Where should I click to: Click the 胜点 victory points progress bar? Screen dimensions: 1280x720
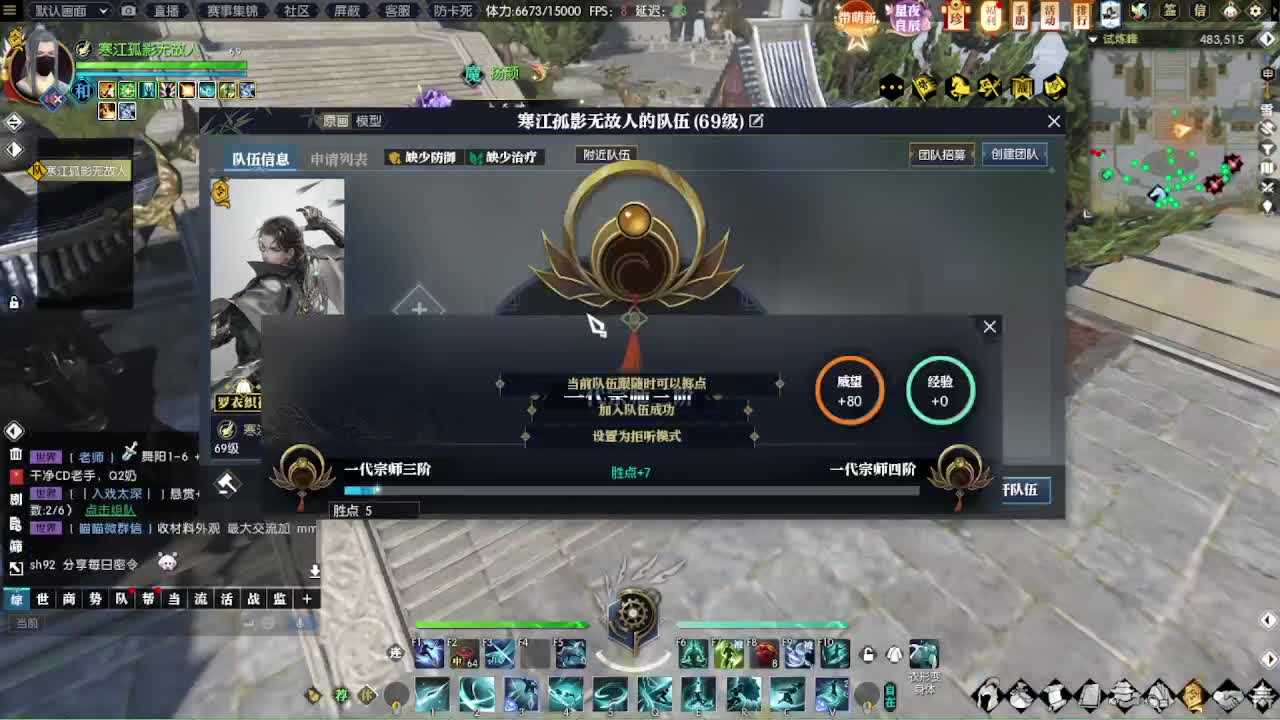(x=630, y=490)
